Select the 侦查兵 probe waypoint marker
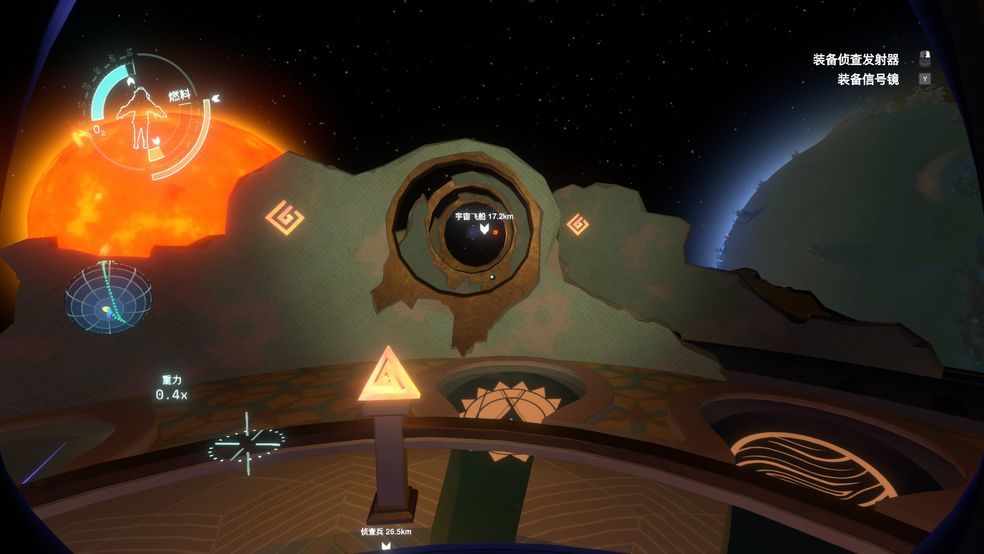Image resolution: width=984 pixels, height=554 pixels. (386, 545)
